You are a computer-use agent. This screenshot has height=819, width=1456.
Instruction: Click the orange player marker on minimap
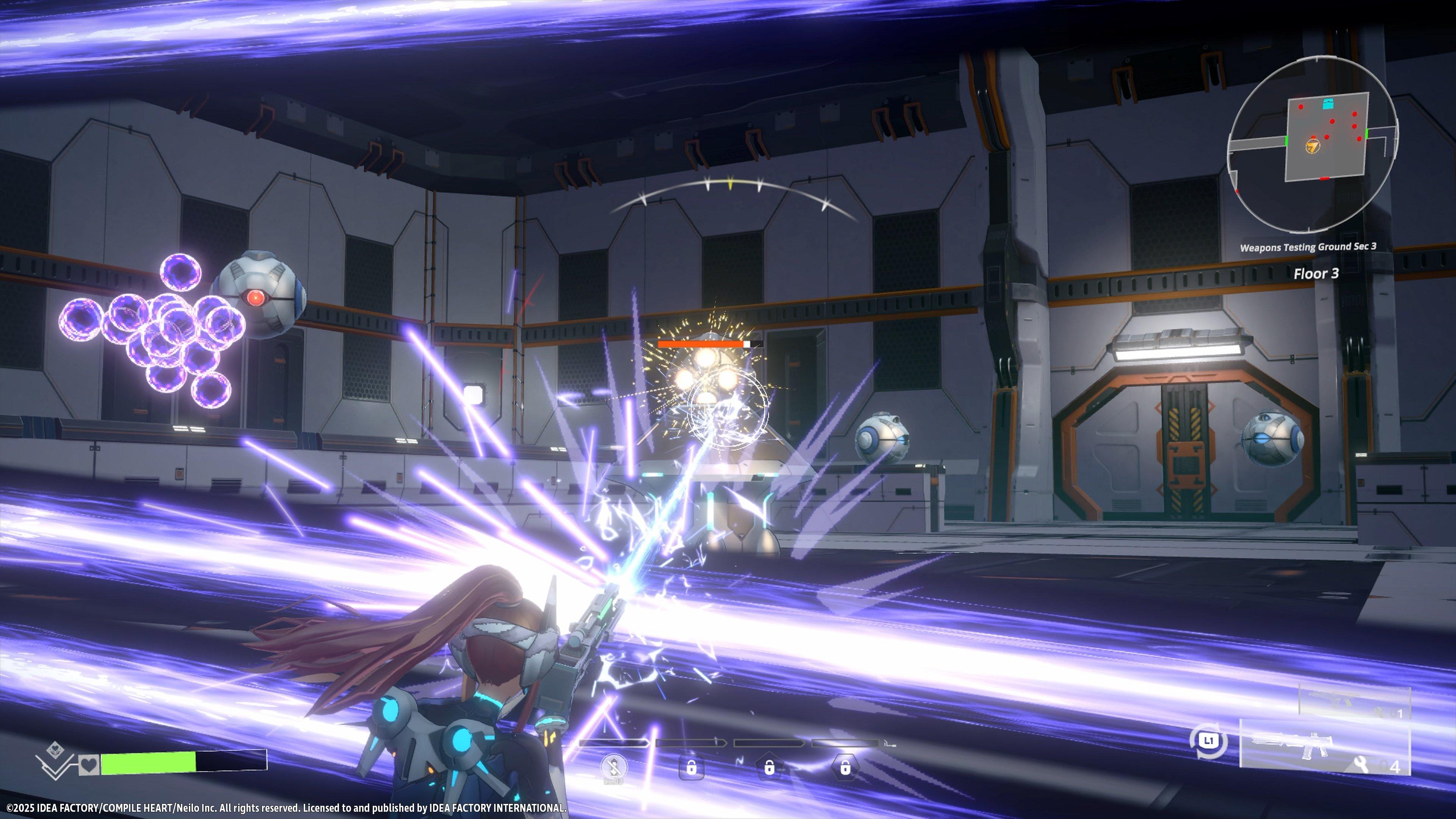(x=1312, y=146)
